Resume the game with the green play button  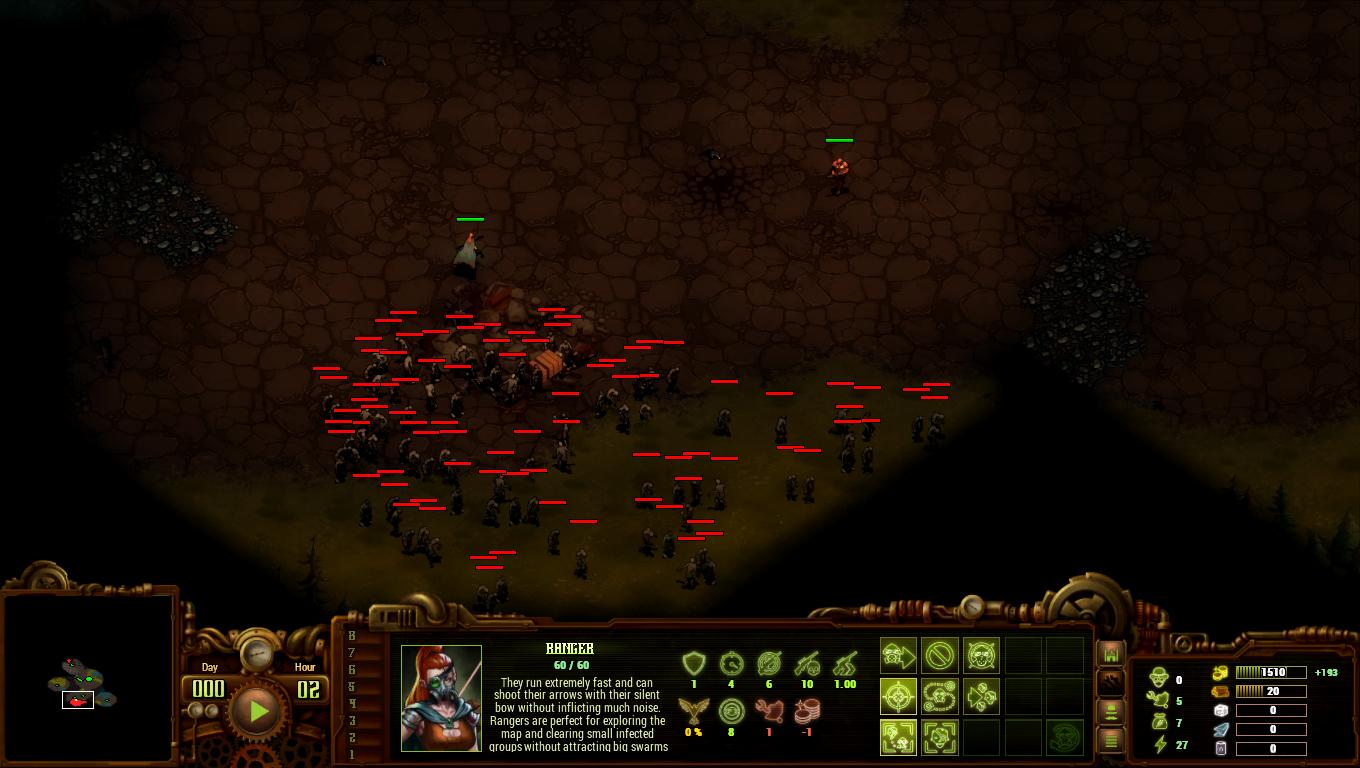coord(258,711)
